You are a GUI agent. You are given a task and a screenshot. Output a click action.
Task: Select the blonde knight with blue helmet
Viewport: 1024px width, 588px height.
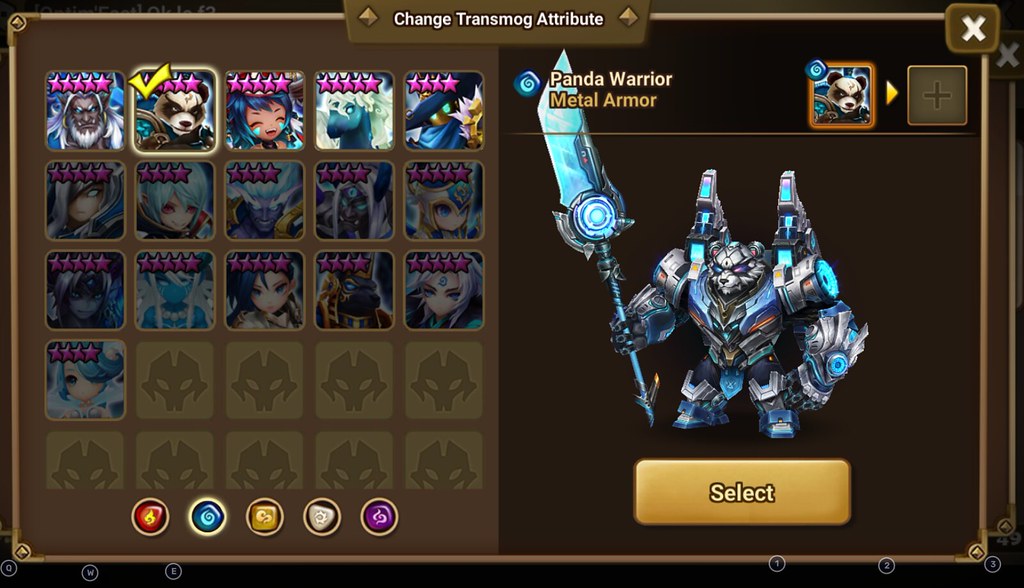tap(444, 201)
